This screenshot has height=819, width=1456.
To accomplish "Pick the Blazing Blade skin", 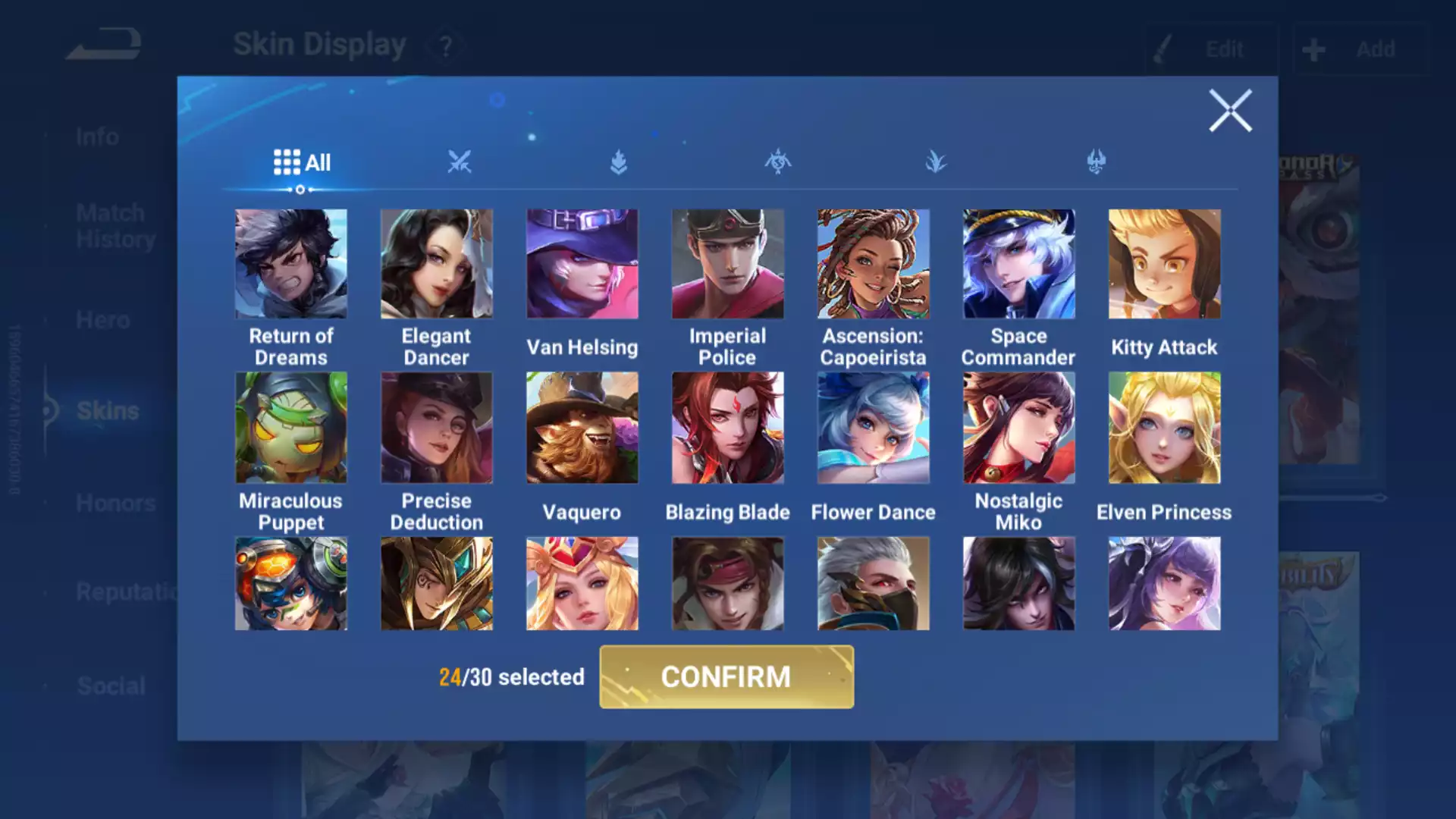I will pyautogui.click(x=727, y=428).
